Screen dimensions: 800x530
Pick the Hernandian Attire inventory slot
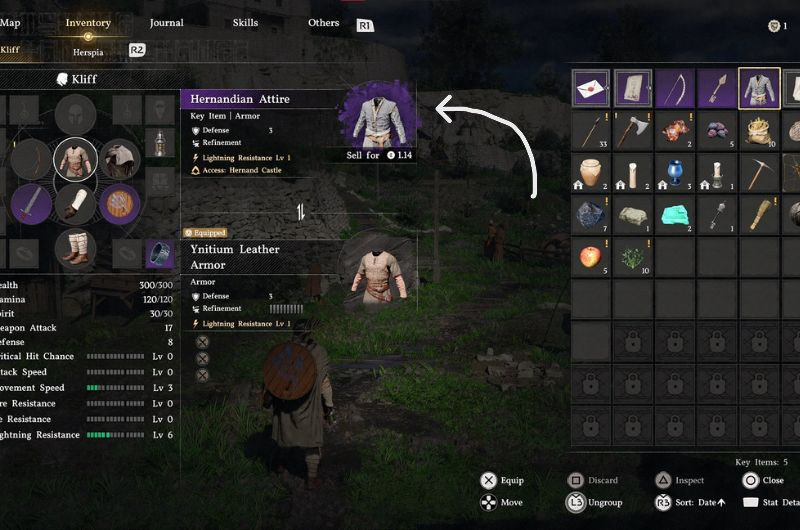pos(759,88)
